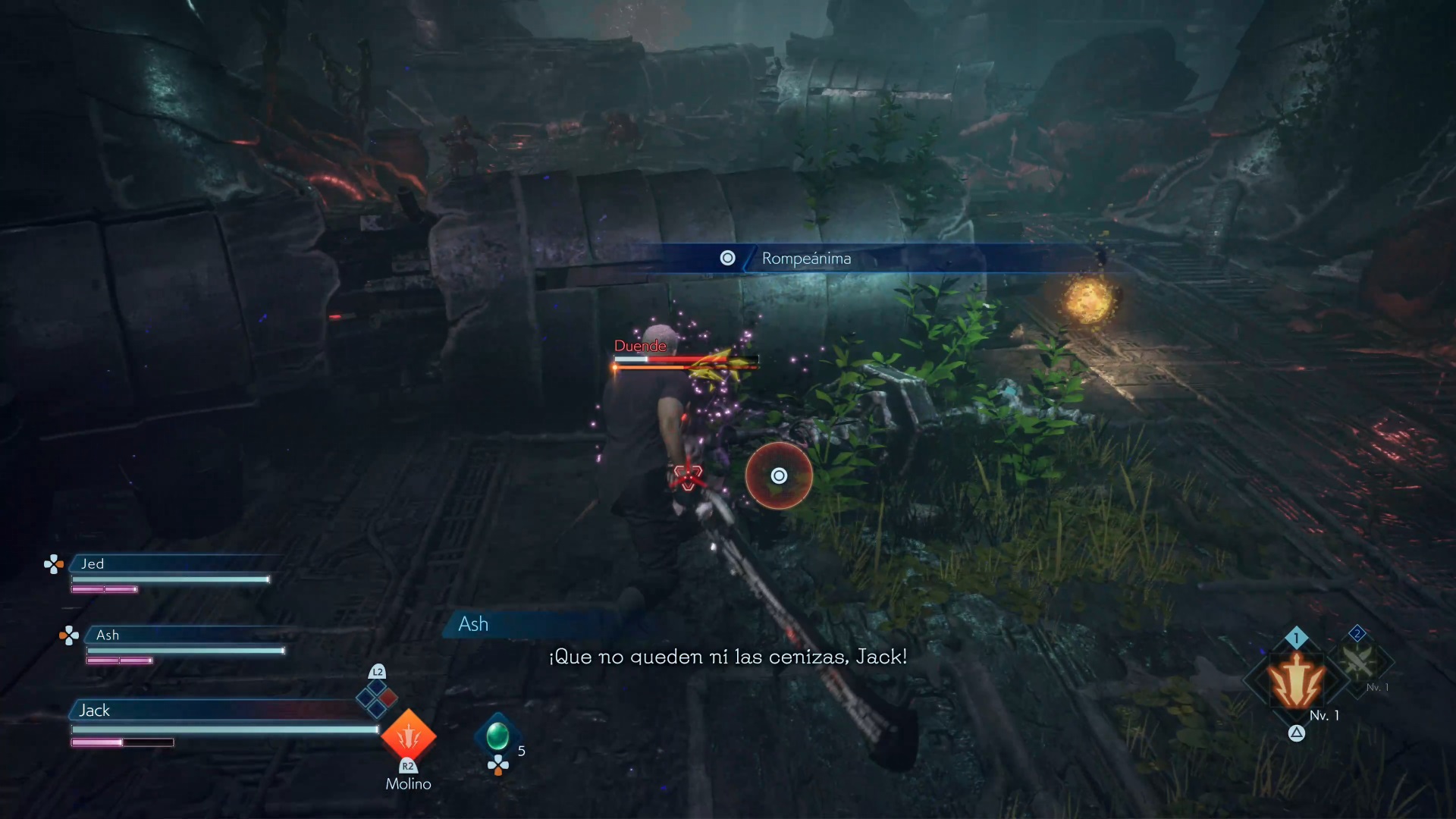Viewport: 1456px width, 819px height.
Task: Open the blue diamond command selector
Action: (x=377, y=698)
